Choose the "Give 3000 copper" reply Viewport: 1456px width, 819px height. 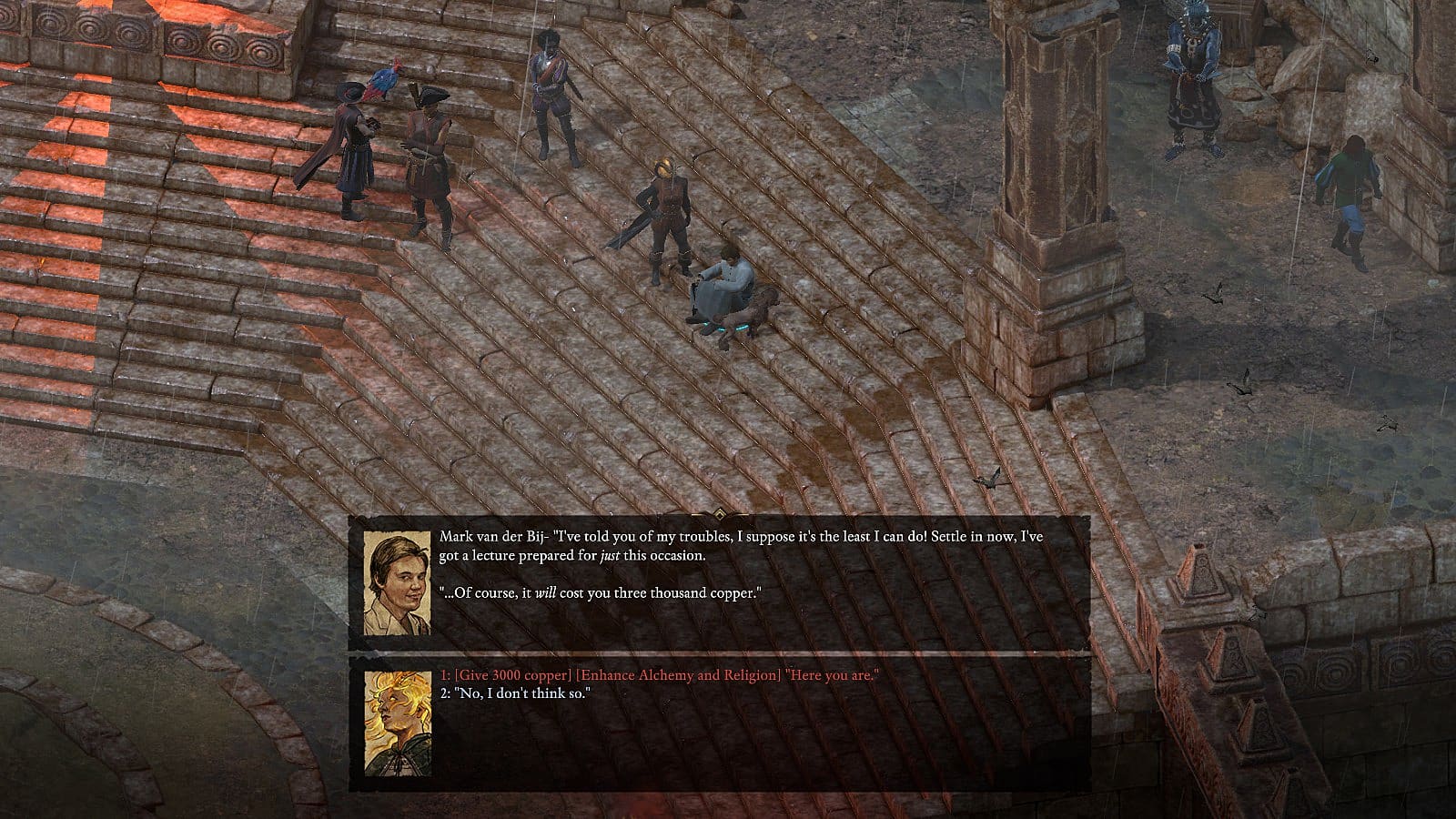[660, 675]
